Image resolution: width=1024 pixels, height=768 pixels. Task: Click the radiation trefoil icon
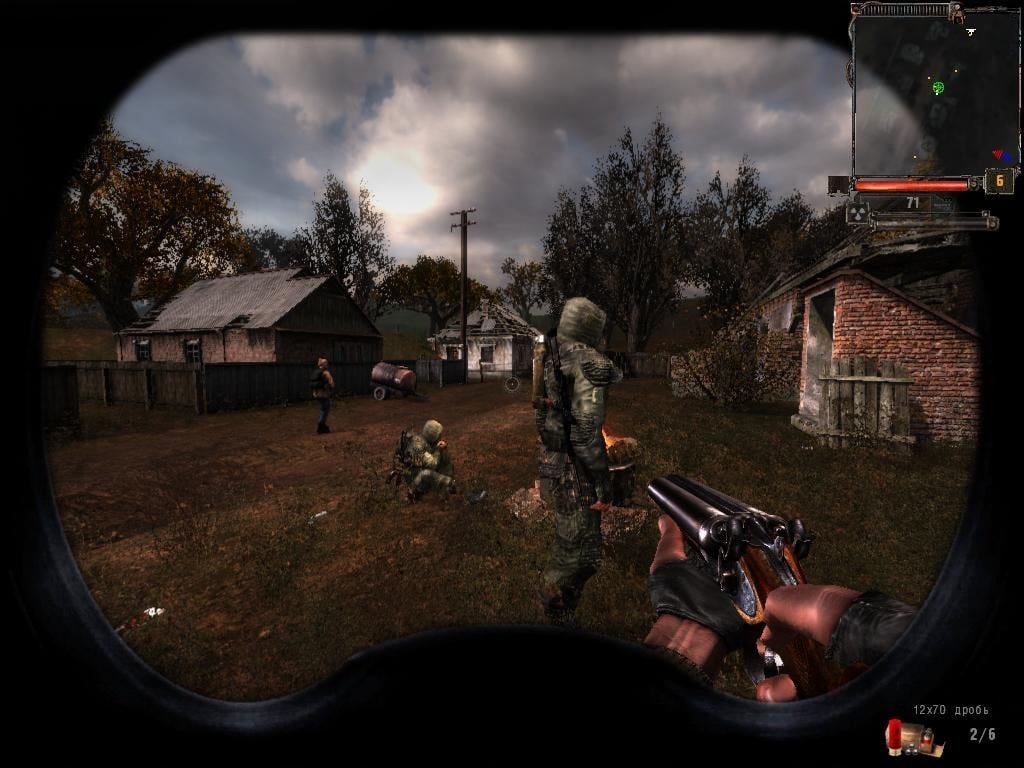click(858, 212)
